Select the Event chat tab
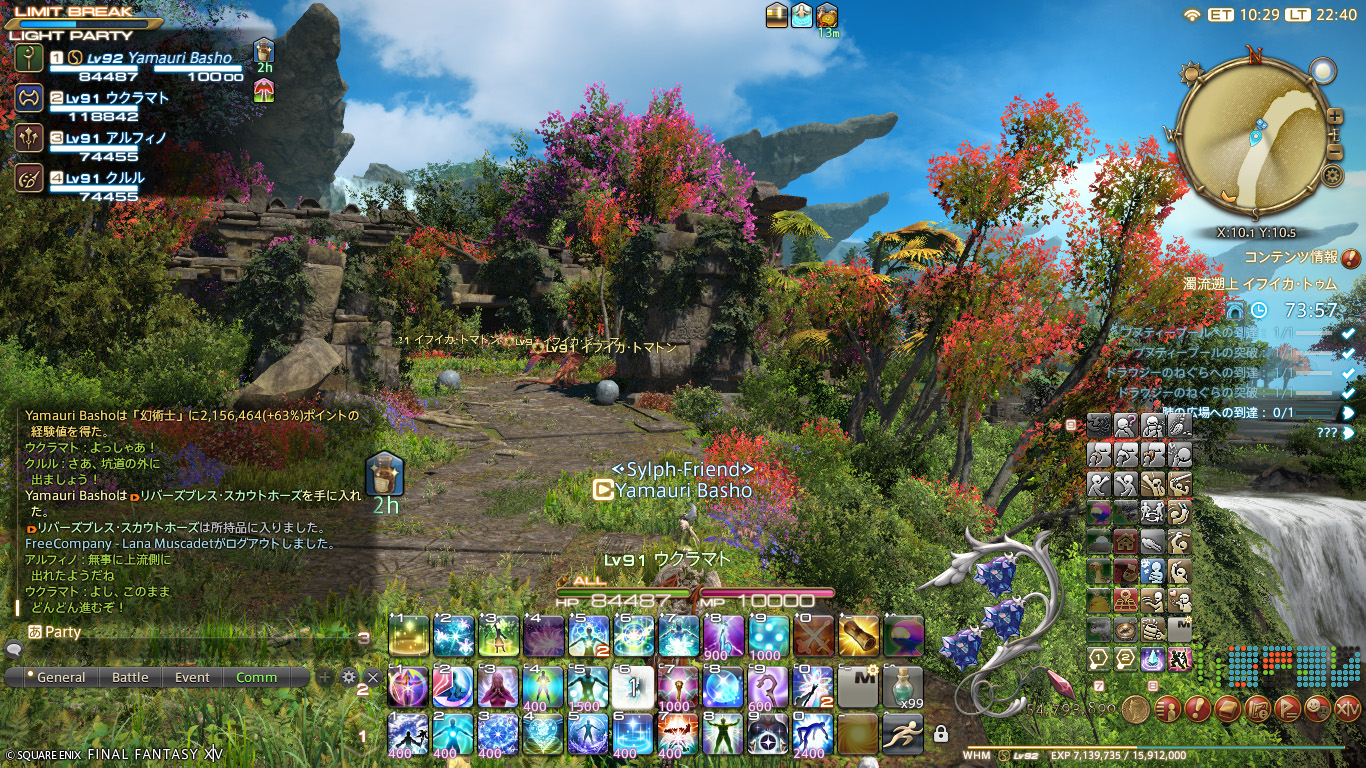 (x=192, y=677)
